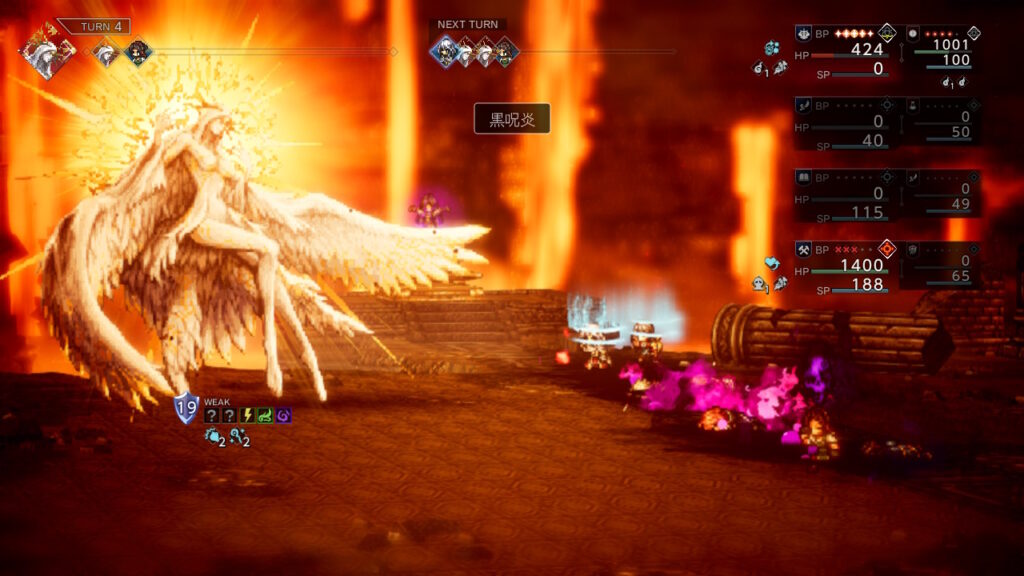Select the lightning bolt weakness icon
Image resolution: width=1024 pixels, height=576 pixels.
pyautogui.click(x=247, y=415)
